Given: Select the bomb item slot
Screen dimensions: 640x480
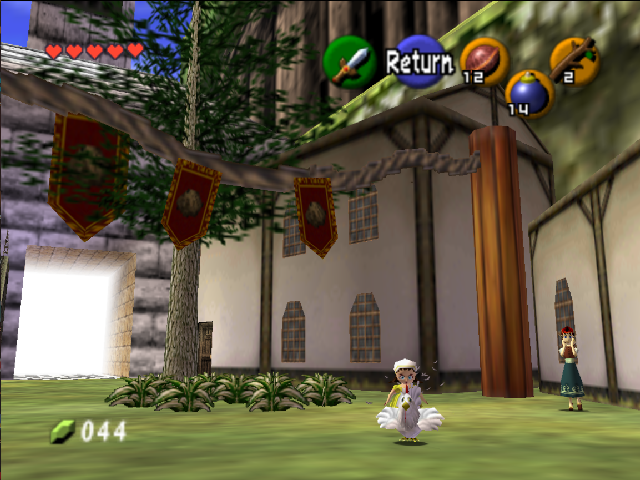Looking at the screenshot, I should (x=529, y=93).
